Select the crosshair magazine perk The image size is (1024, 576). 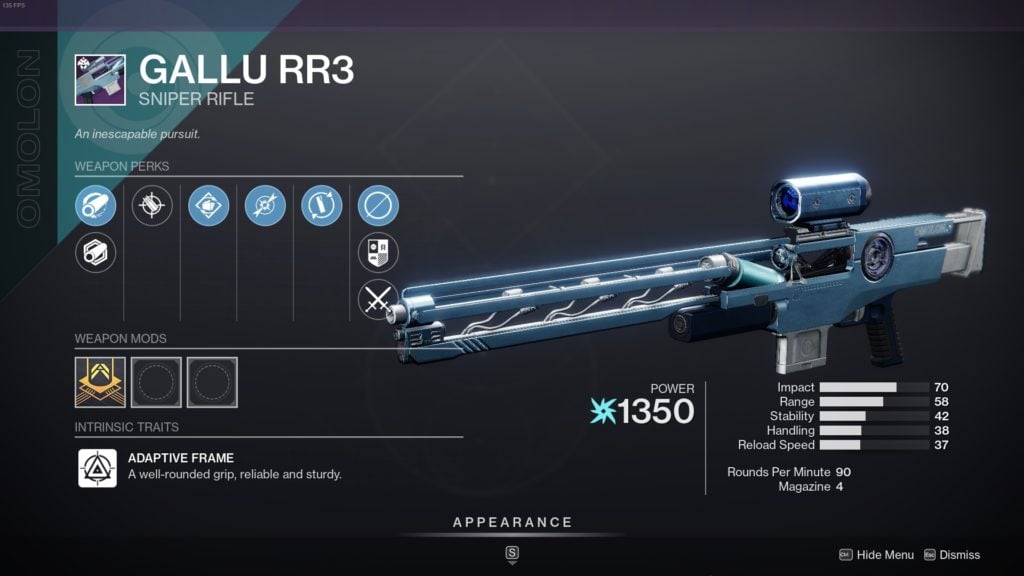click(152, 206)
